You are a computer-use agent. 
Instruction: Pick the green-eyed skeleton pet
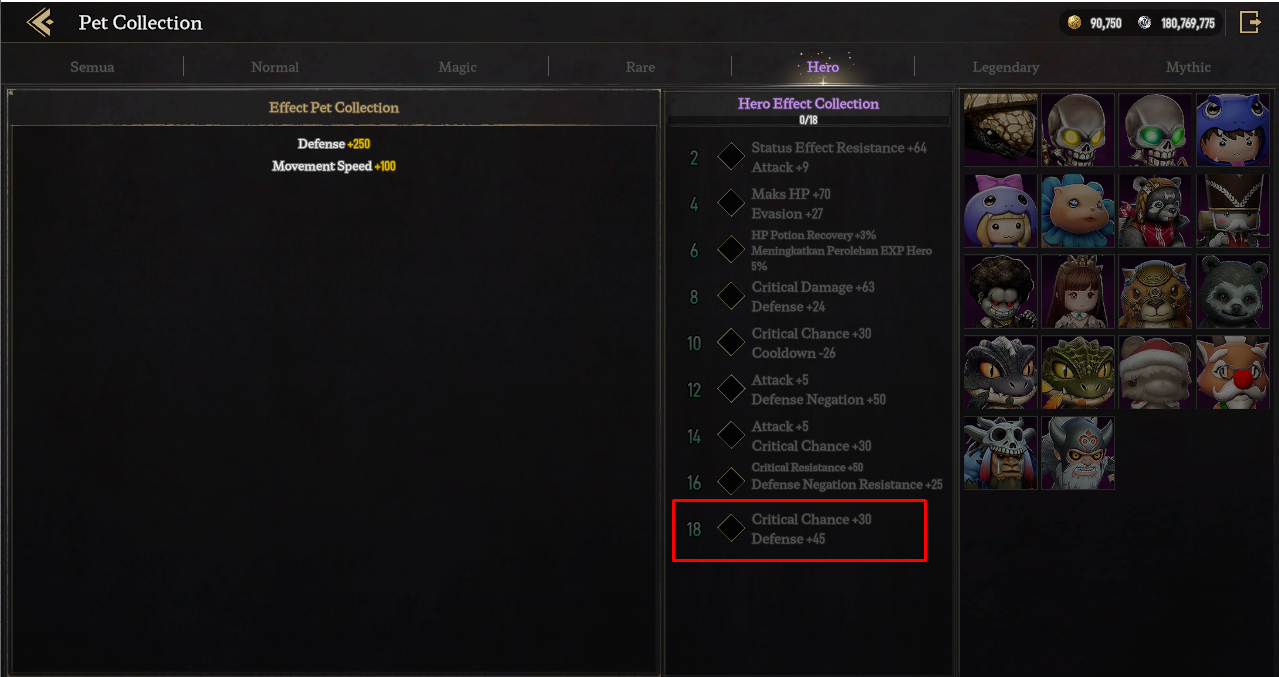click(1155, 130)
